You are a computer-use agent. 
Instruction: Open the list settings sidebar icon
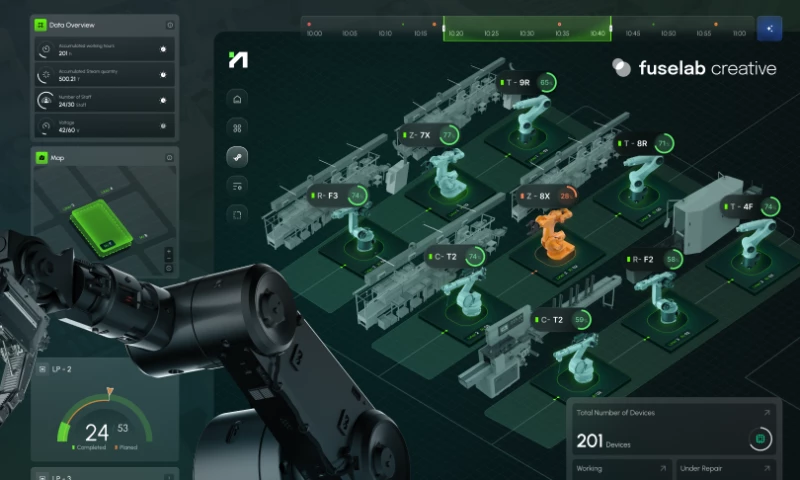point(237,185)
